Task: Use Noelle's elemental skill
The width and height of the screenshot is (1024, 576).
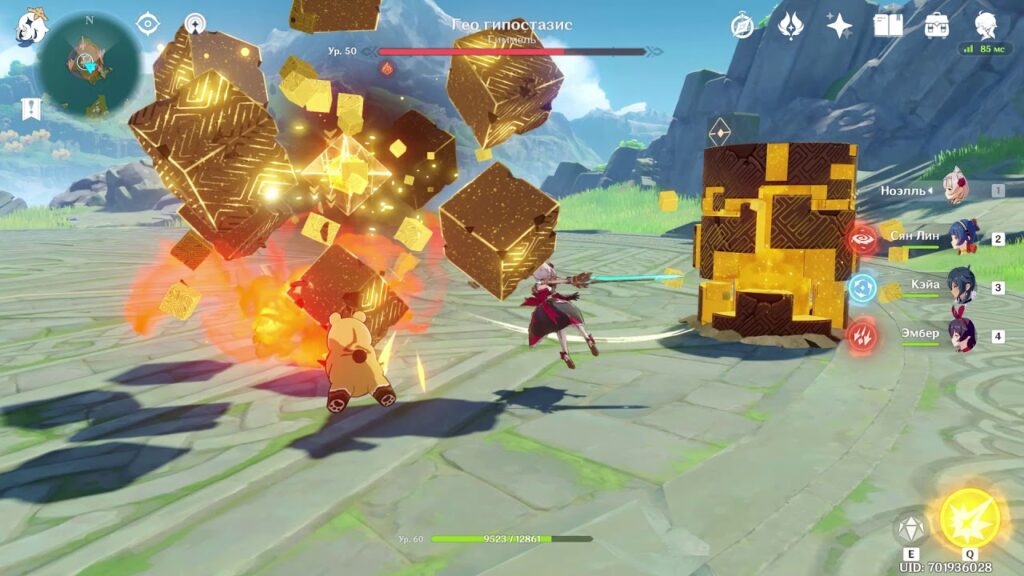Action: tap(911, 529)
